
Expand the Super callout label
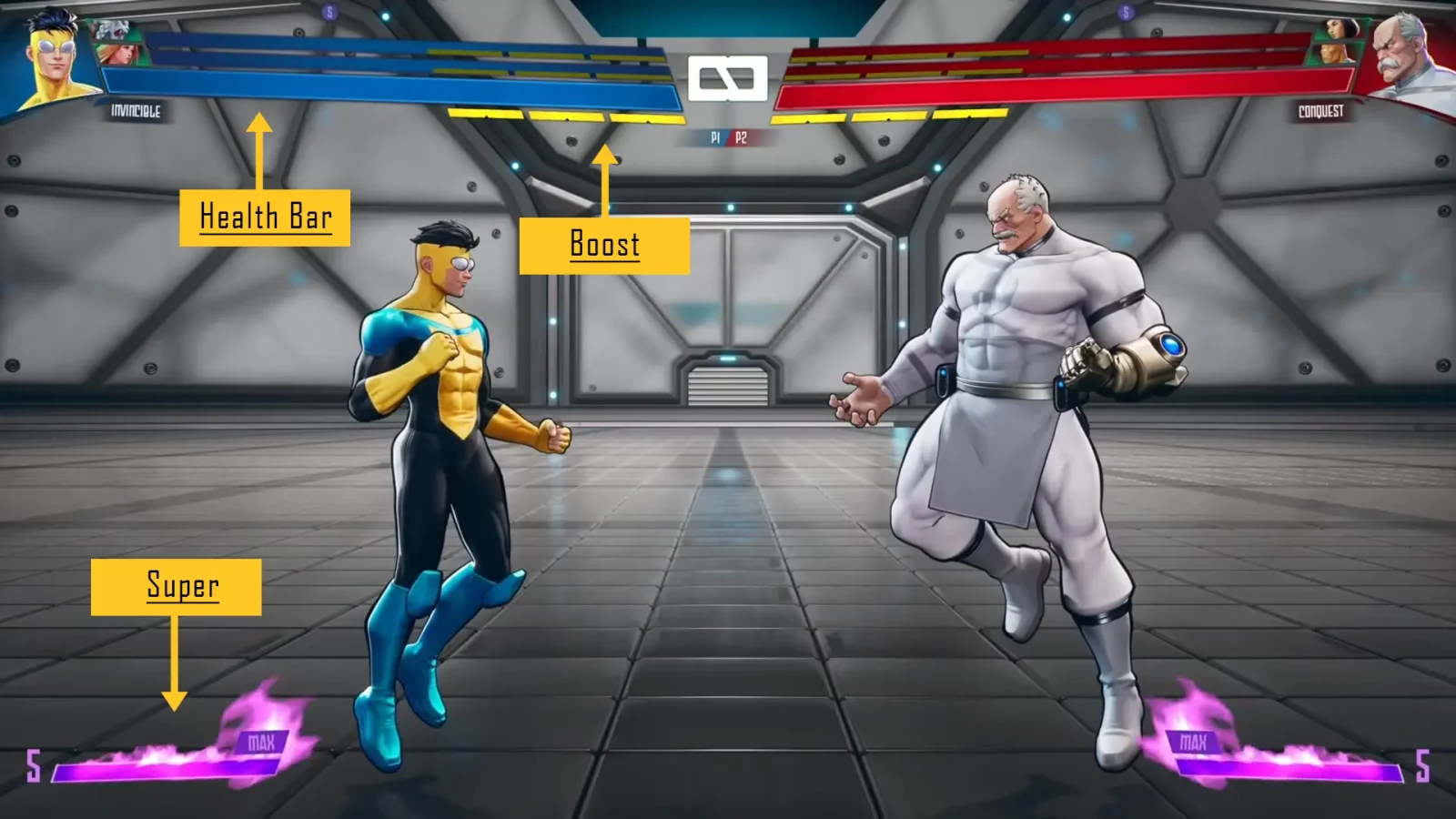pyautogui.click(x=181, y=587)
